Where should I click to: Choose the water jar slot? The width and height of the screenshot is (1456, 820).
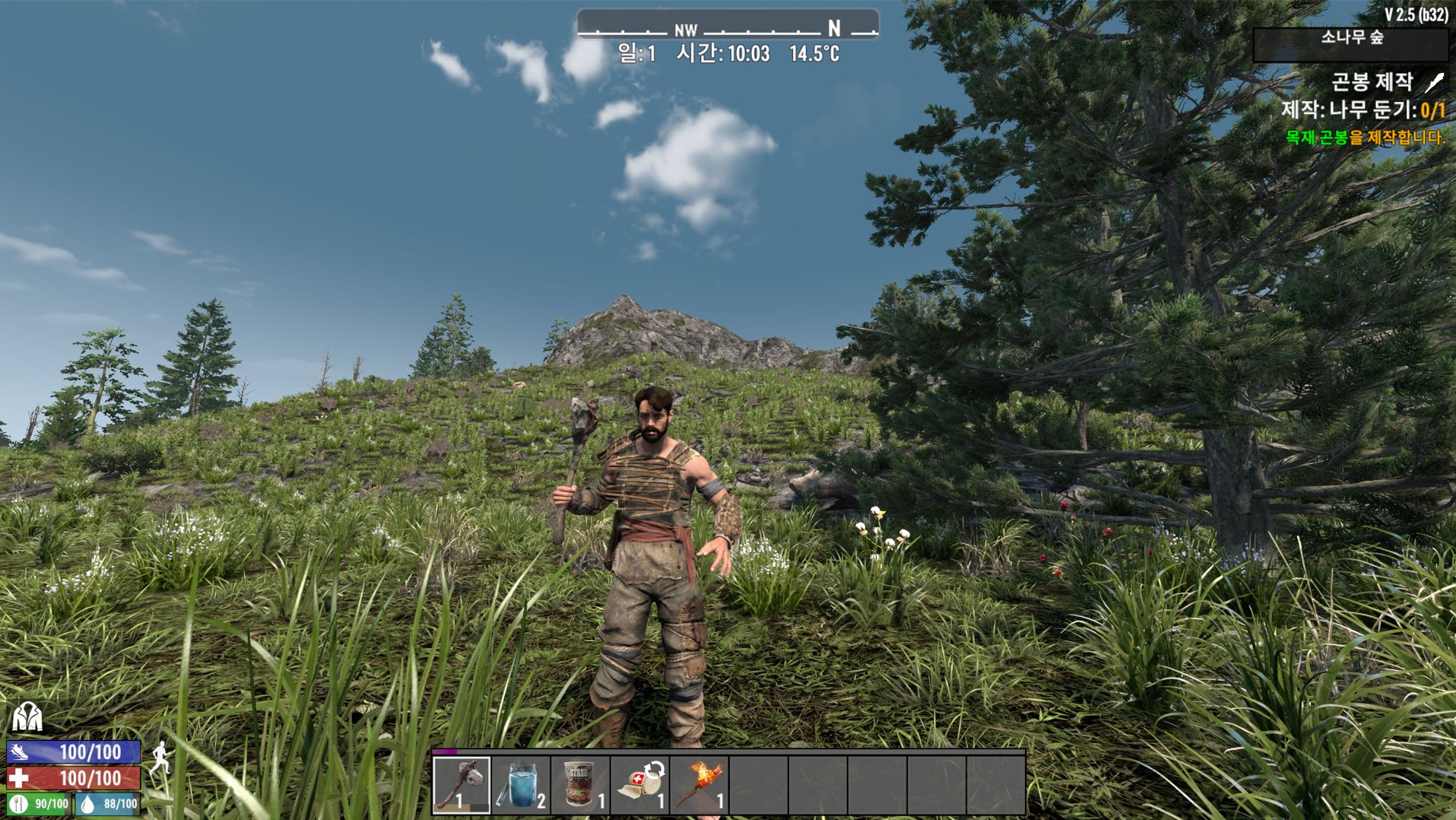(x=521, y=784)
